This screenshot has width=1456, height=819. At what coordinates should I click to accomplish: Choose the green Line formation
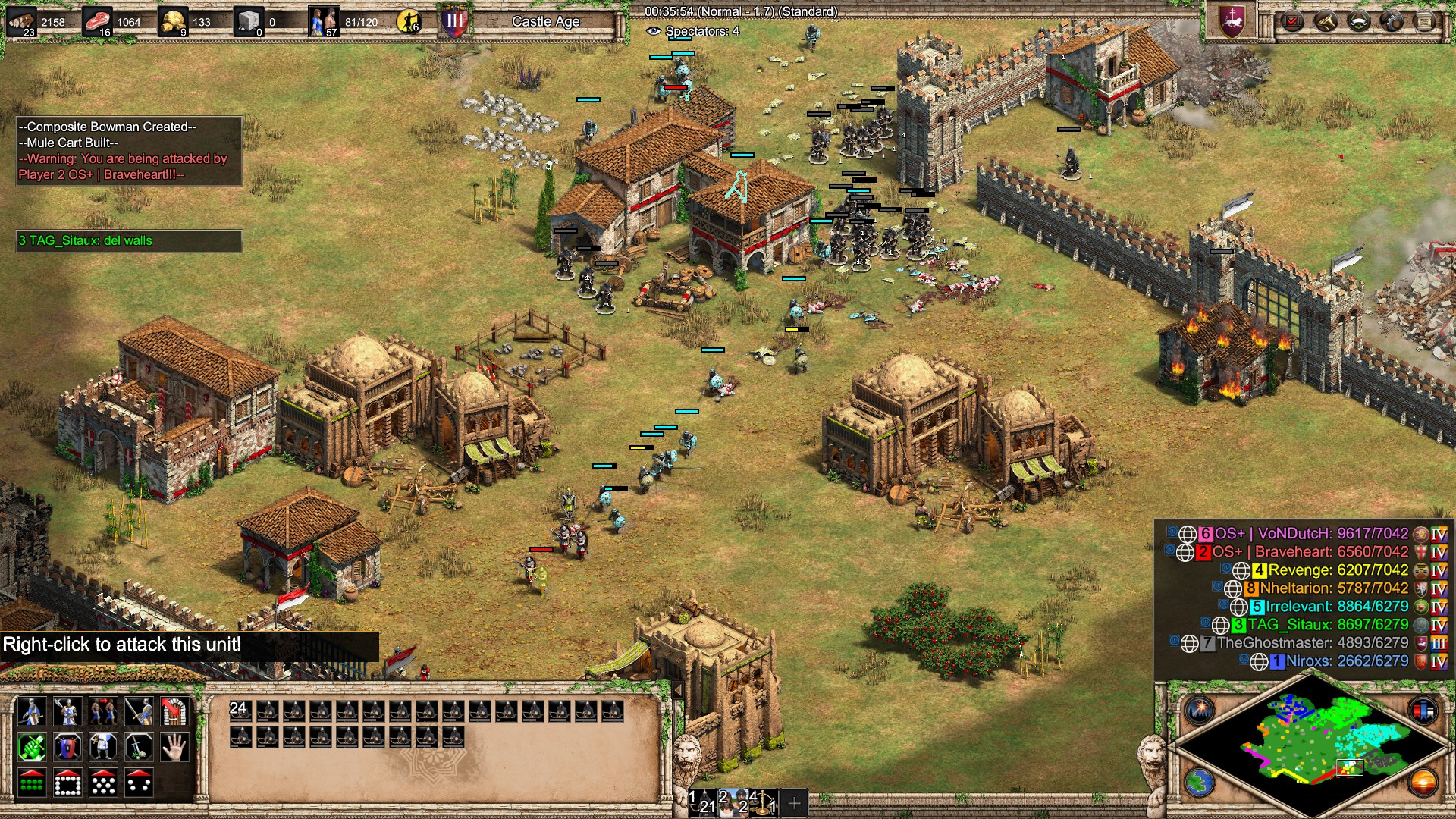click(32, 783)
